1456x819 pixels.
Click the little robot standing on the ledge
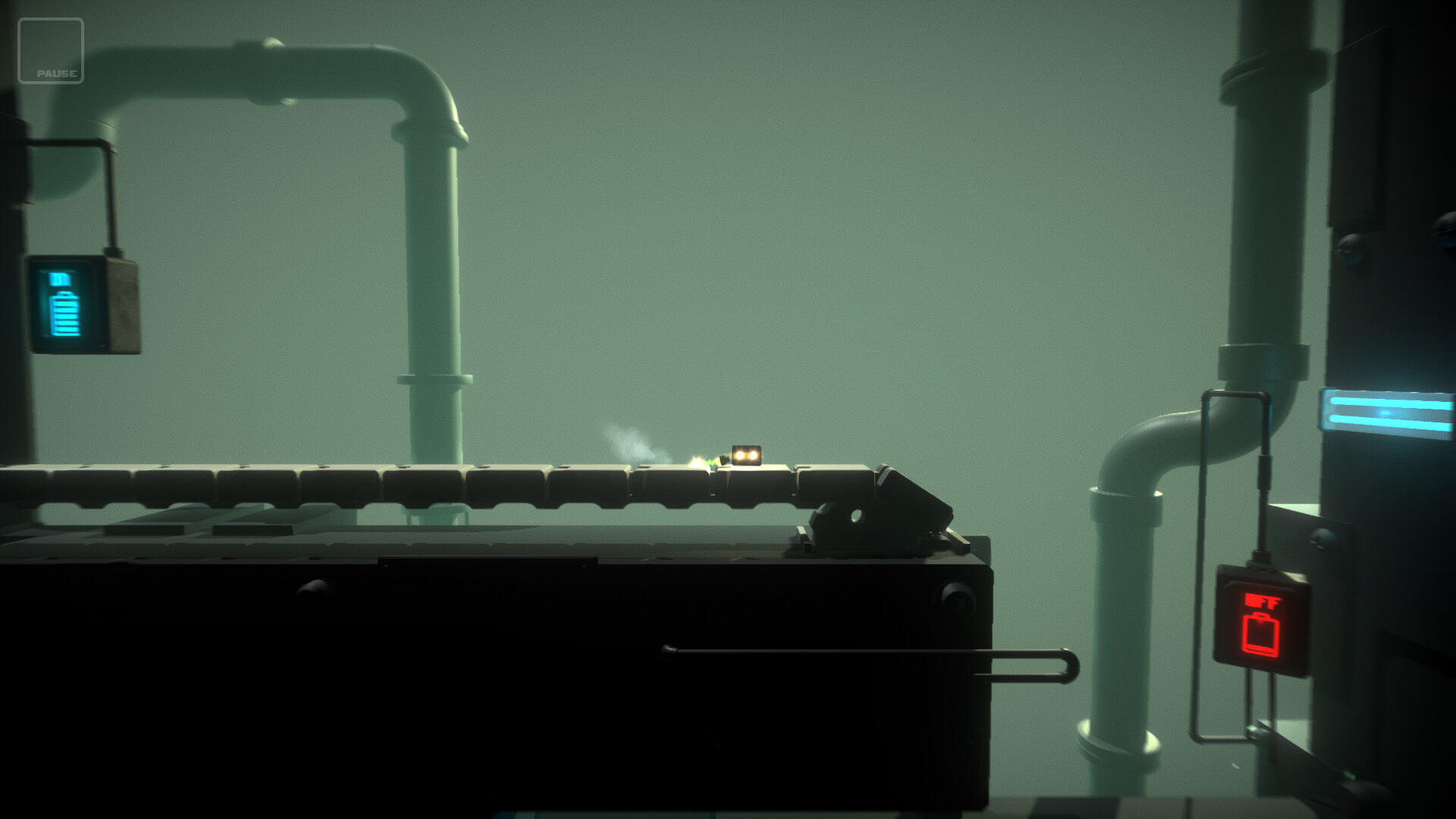coord(745,455)
